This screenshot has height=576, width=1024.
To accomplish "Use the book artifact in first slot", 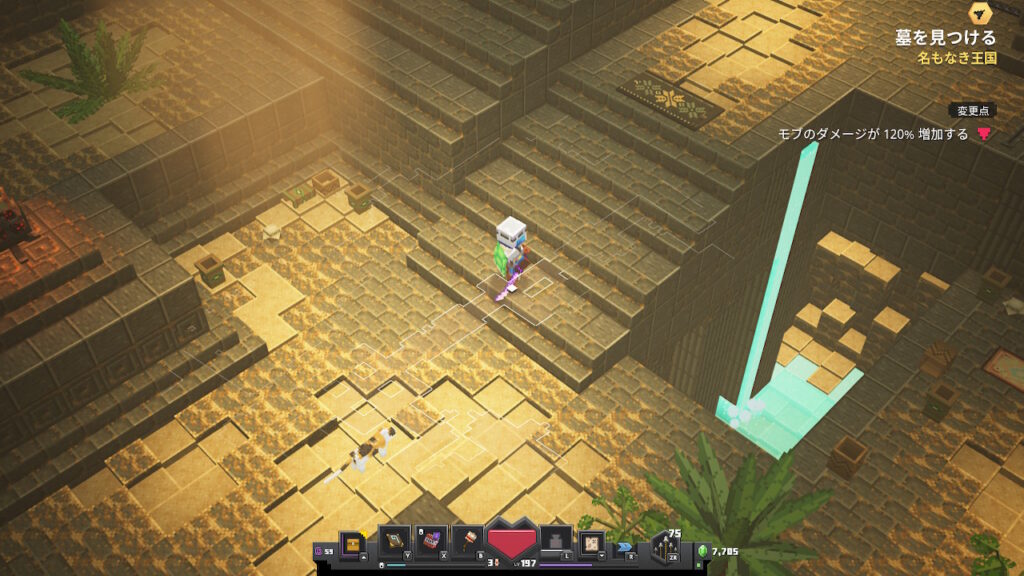I will pyautogui.click(x=394, y=541).
